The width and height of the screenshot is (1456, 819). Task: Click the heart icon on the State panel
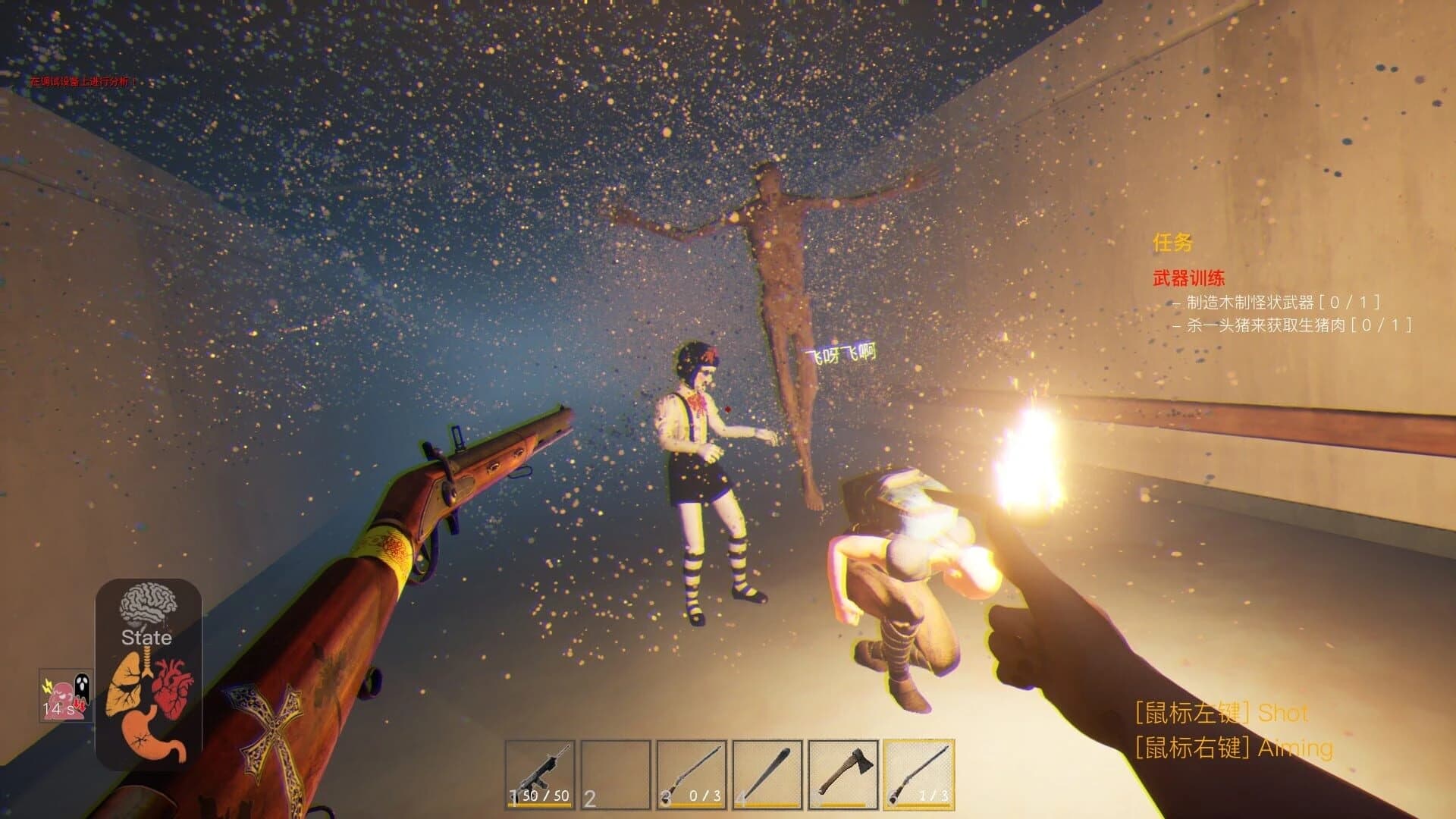point(171,686)
